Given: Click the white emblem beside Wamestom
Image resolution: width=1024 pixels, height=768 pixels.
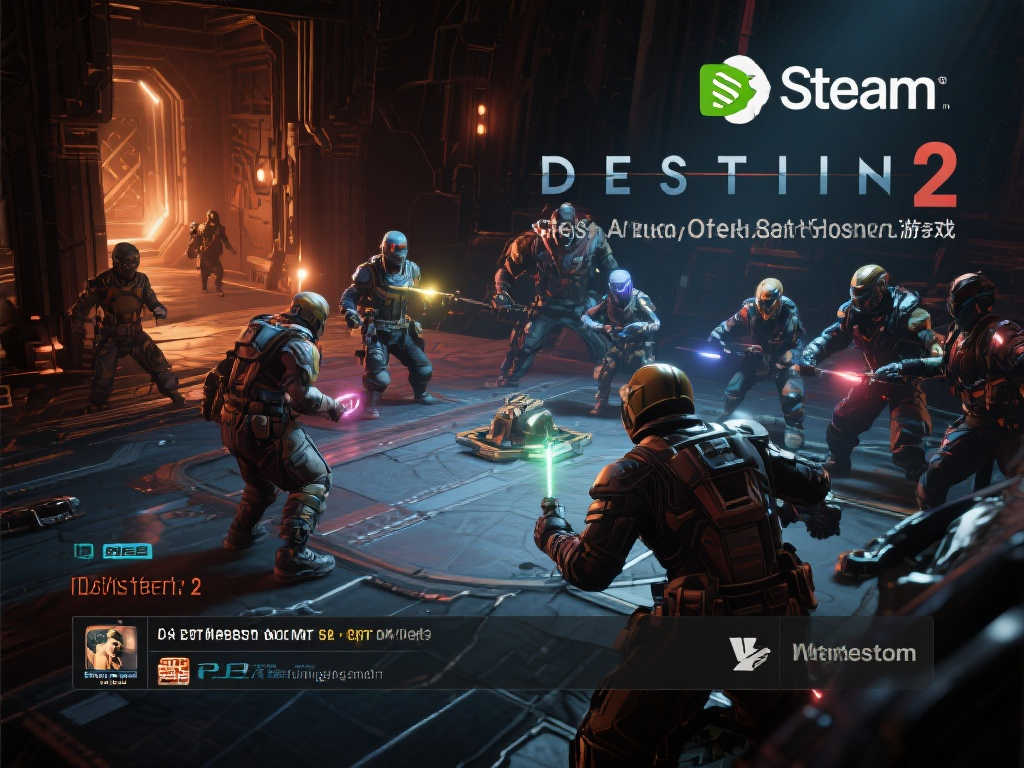Looking at the screenshot, I should click(750, 653).
